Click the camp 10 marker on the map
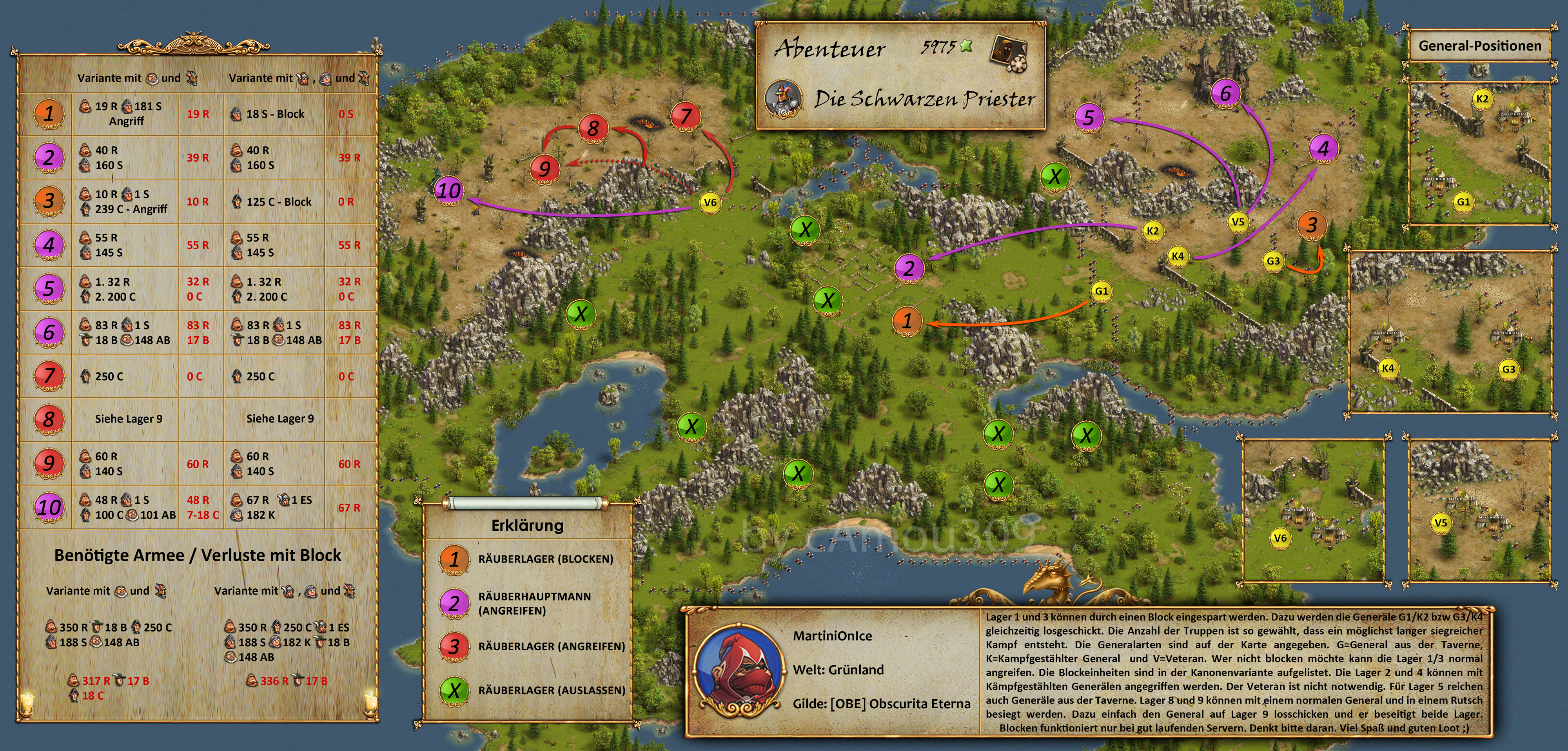 click(x=449, y=190)
